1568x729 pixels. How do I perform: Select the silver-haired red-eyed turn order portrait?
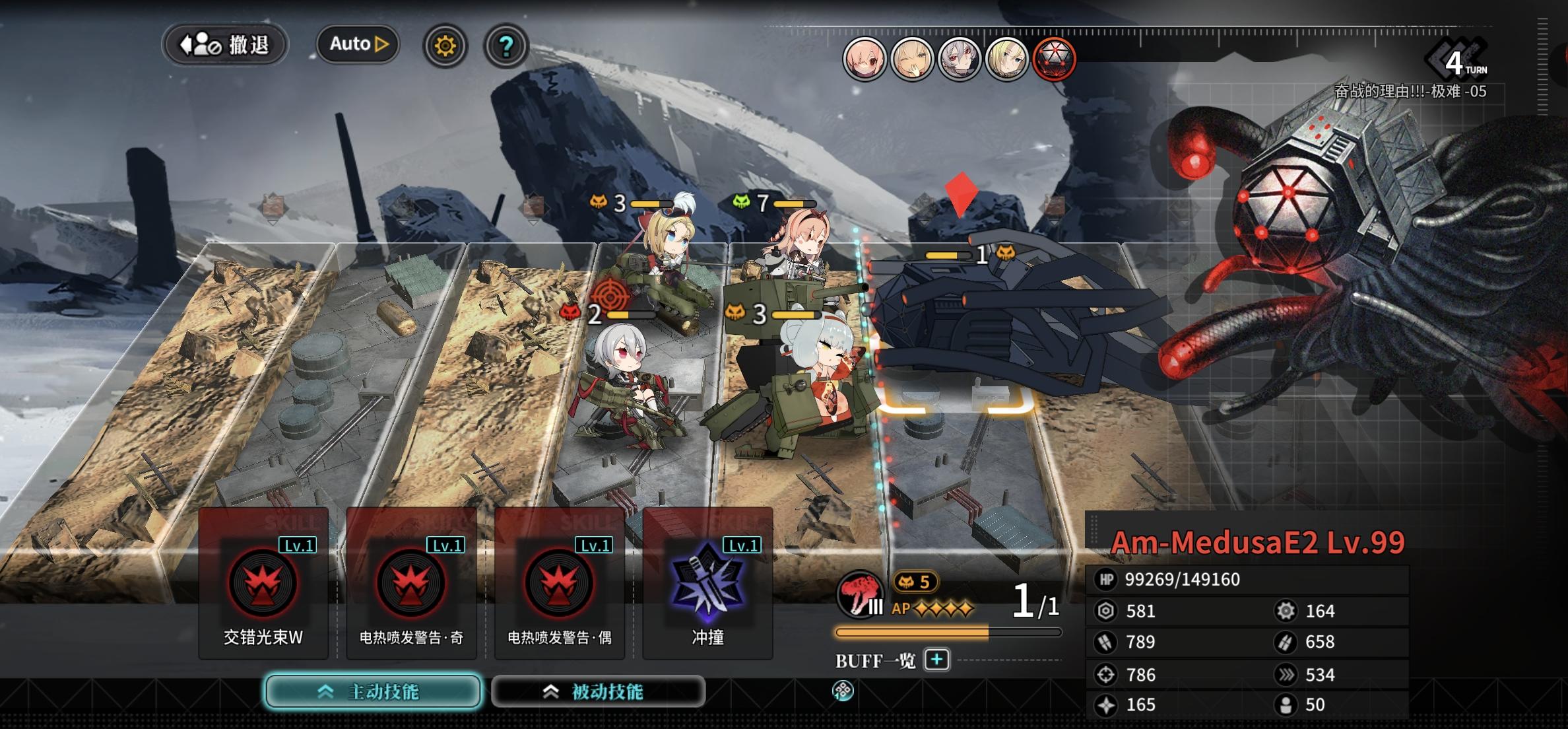pyautogui.click(x=960, y=59)
